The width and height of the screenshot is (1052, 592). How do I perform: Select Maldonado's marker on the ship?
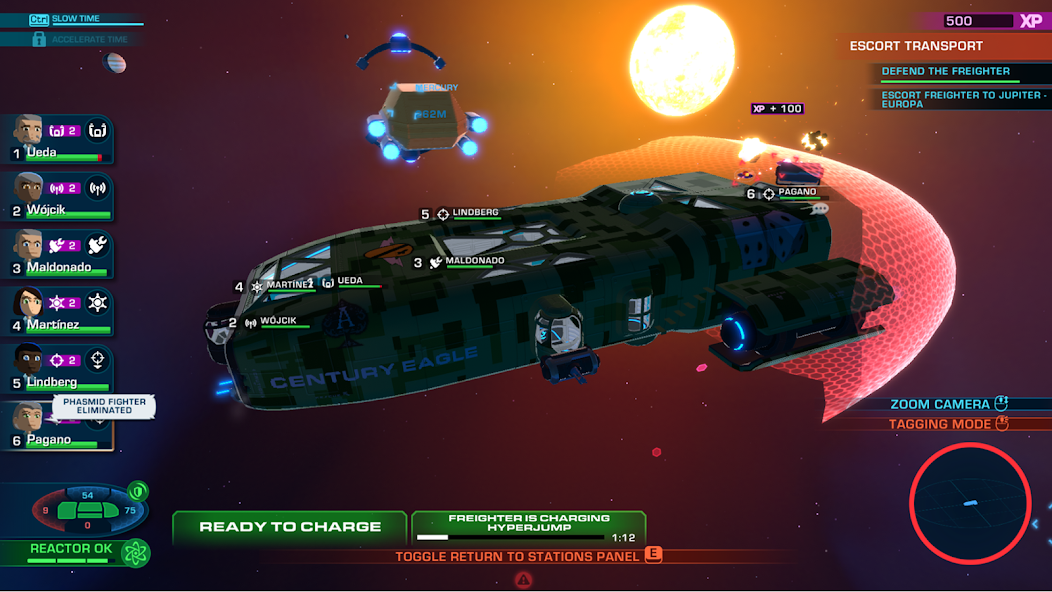467,262
